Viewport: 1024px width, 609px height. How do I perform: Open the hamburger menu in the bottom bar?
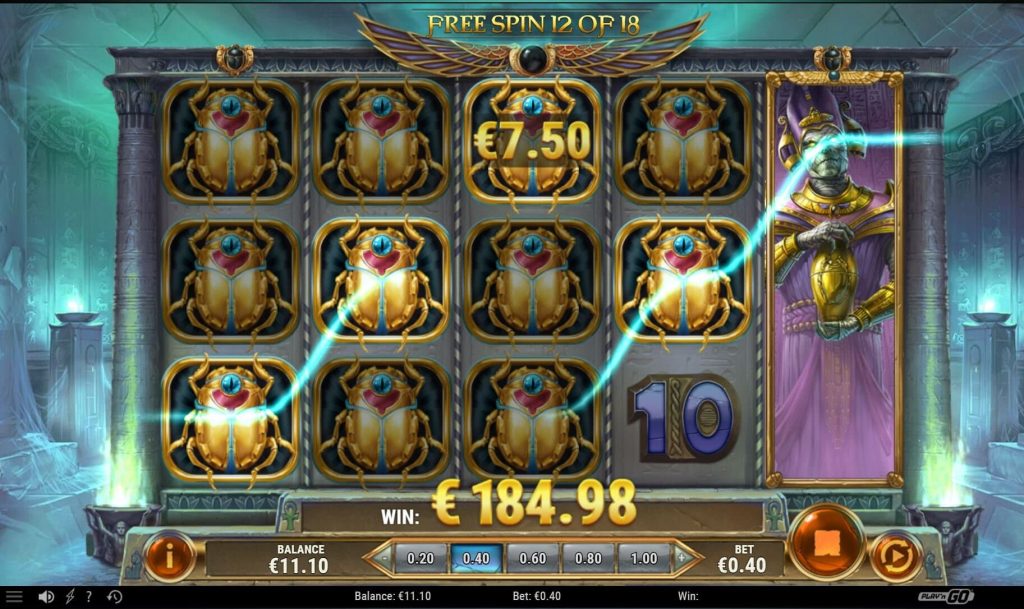14,597
